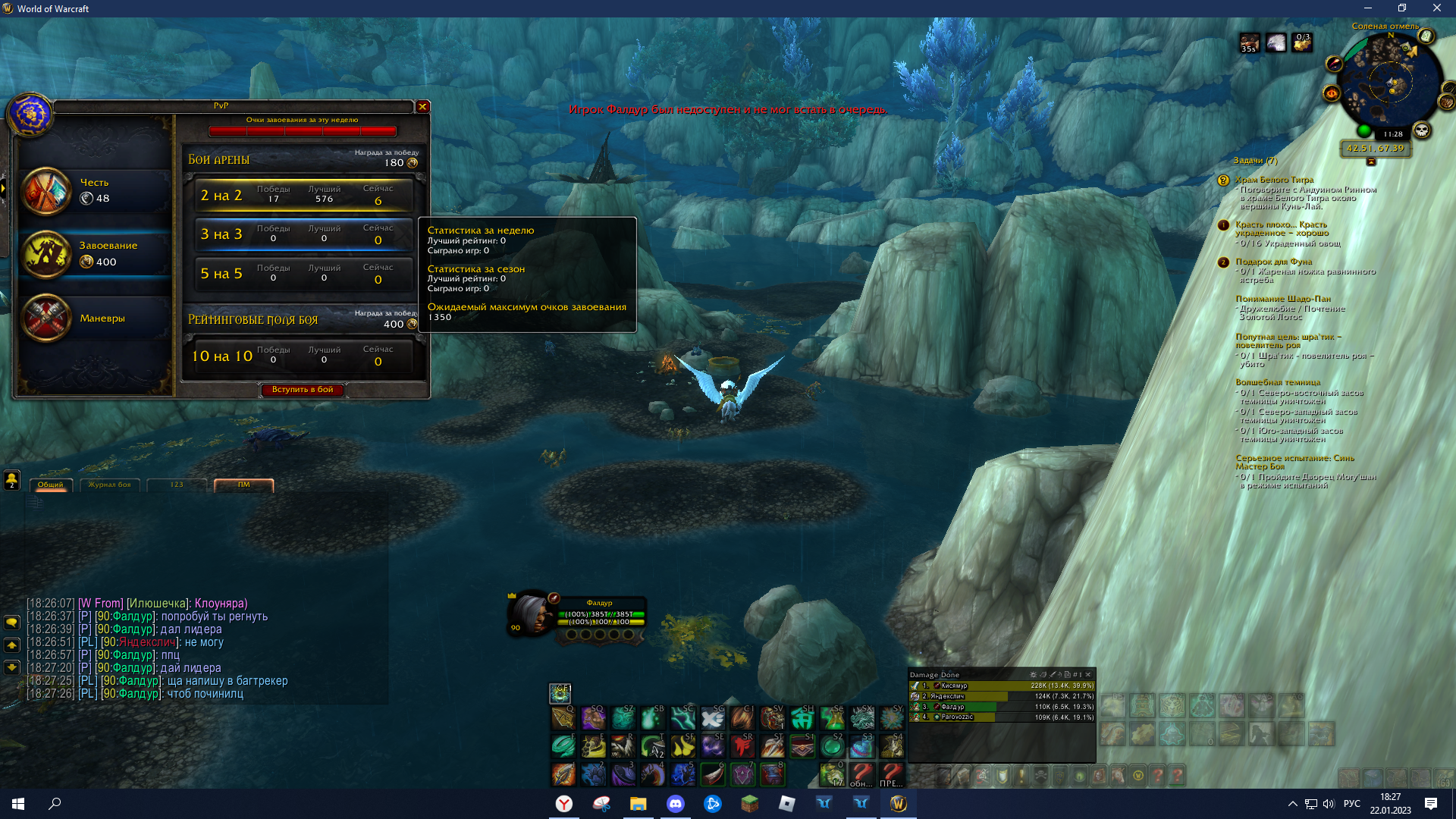Open the Маневры category
This screenshot has height=819, width=1456.
click(95, 318)
